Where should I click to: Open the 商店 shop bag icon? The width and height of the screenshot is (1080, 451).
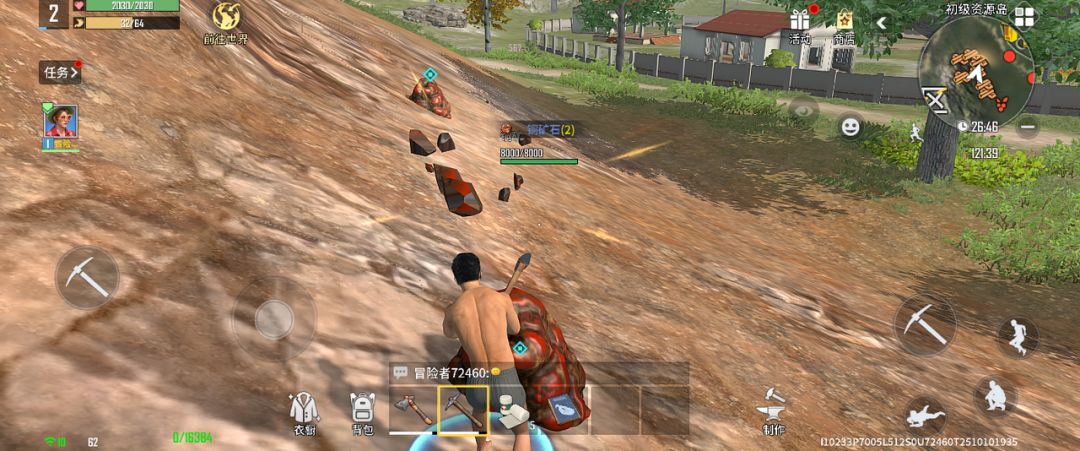click(844, 22)
